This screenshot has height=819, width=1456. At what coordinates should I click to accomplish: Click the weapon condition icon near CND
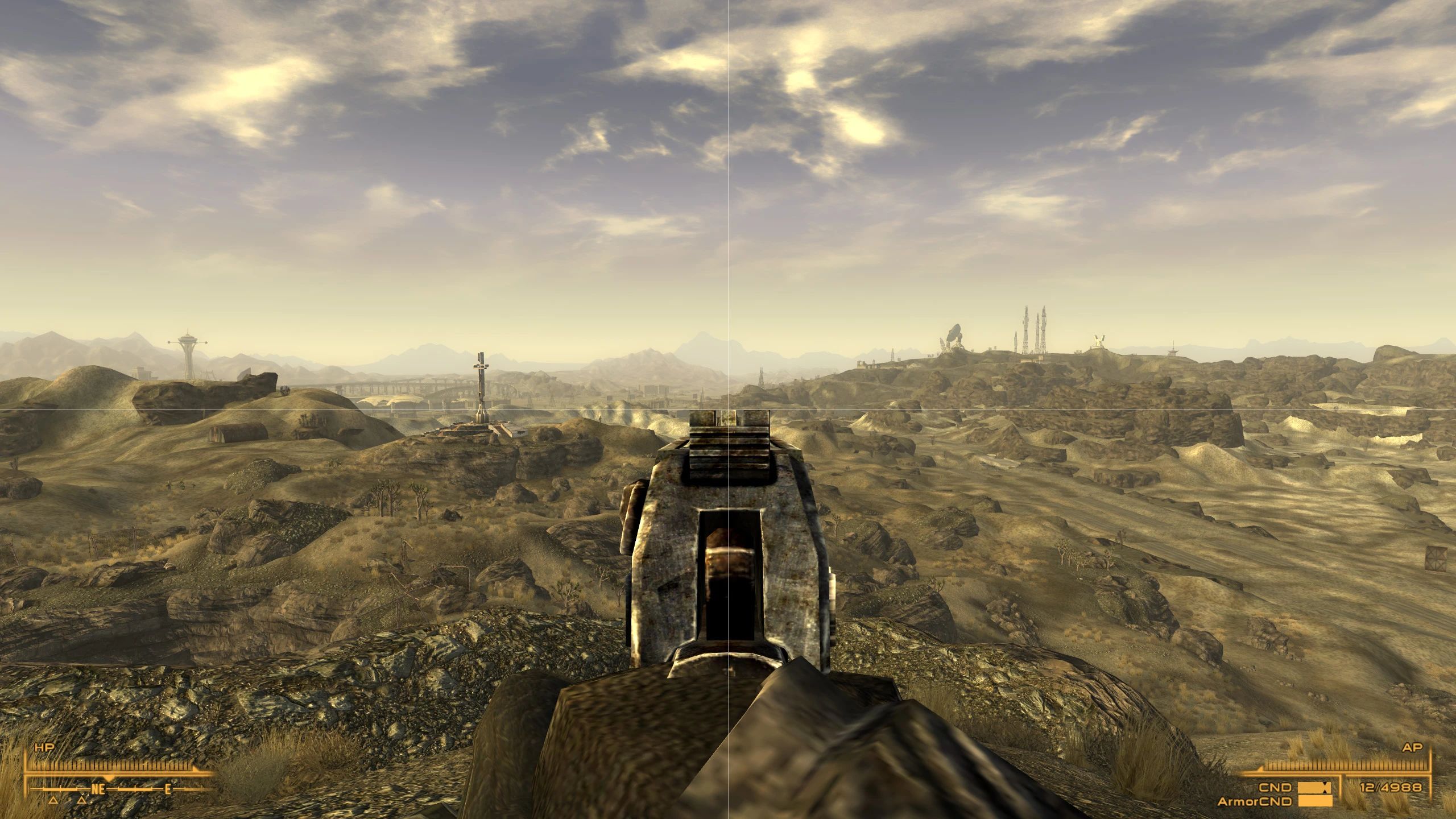click(1314, 788)
